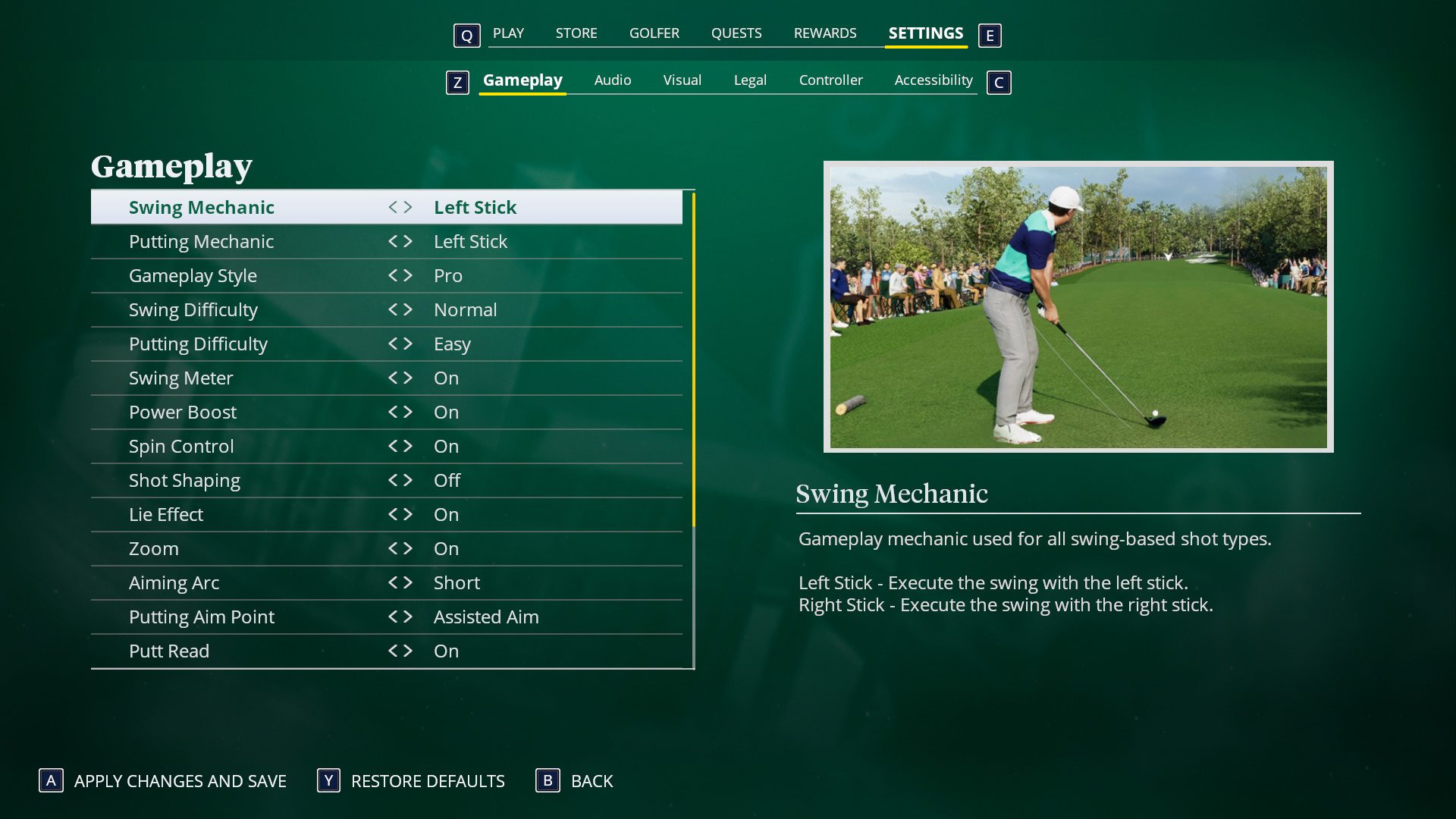Select the Controller settings tab
The width and height of the screenshot is (1456, 819).
[x=831, y=80]
